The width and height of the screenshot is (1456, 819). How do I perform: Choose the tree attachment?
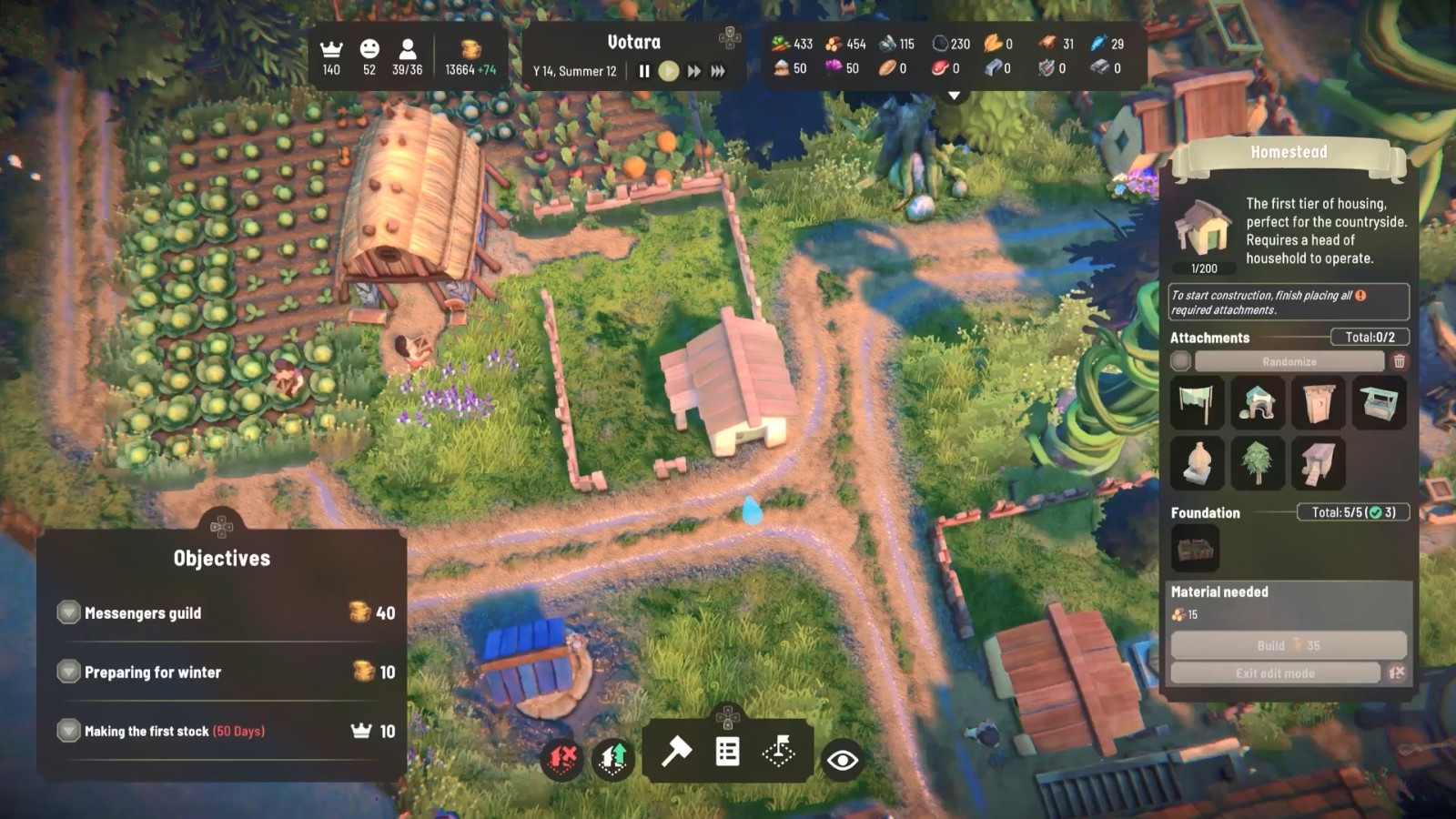click(x=1257, y=462)
